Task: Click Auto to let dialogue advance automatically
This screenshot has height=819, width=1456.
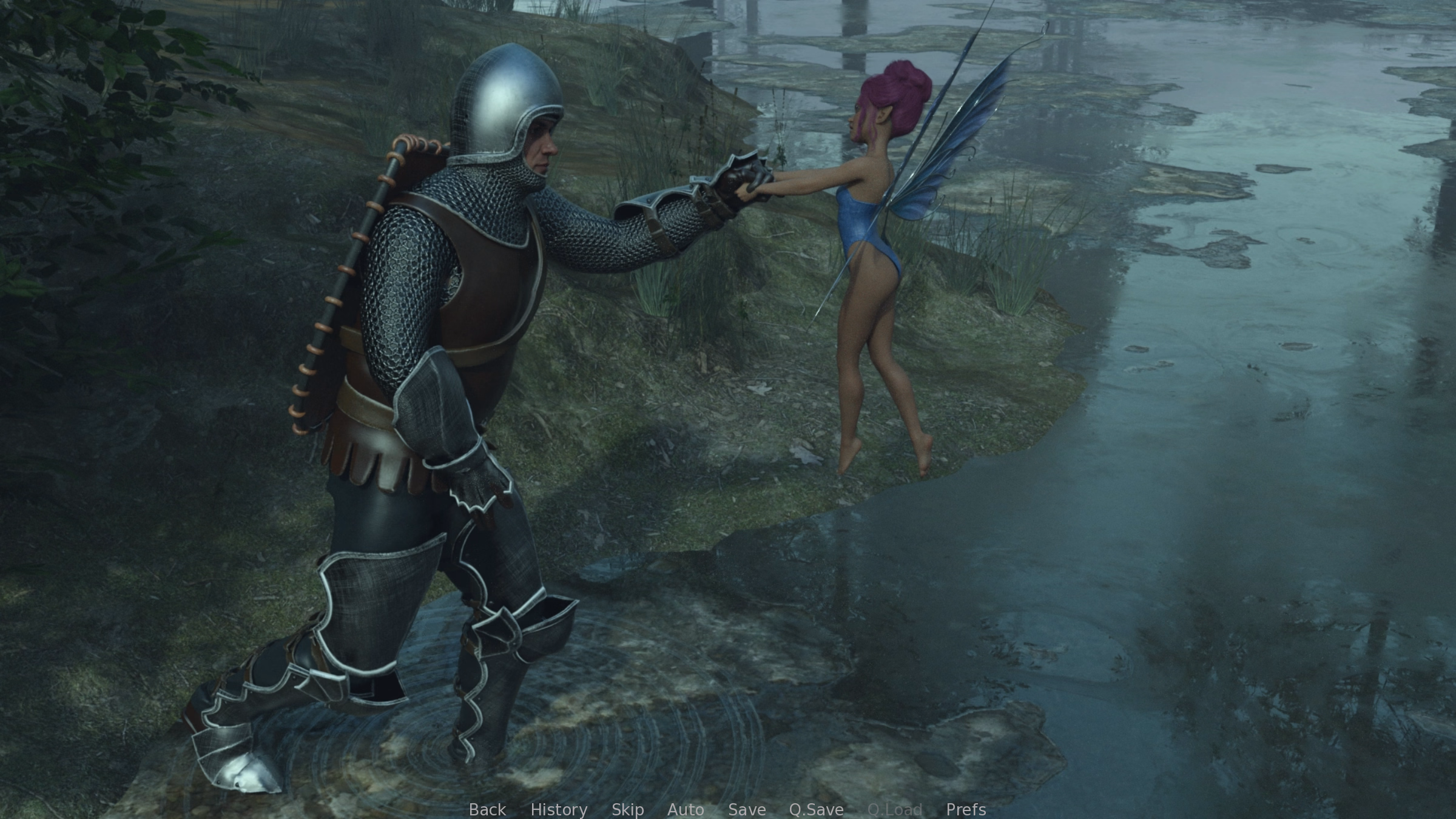Action: (686, 809)
